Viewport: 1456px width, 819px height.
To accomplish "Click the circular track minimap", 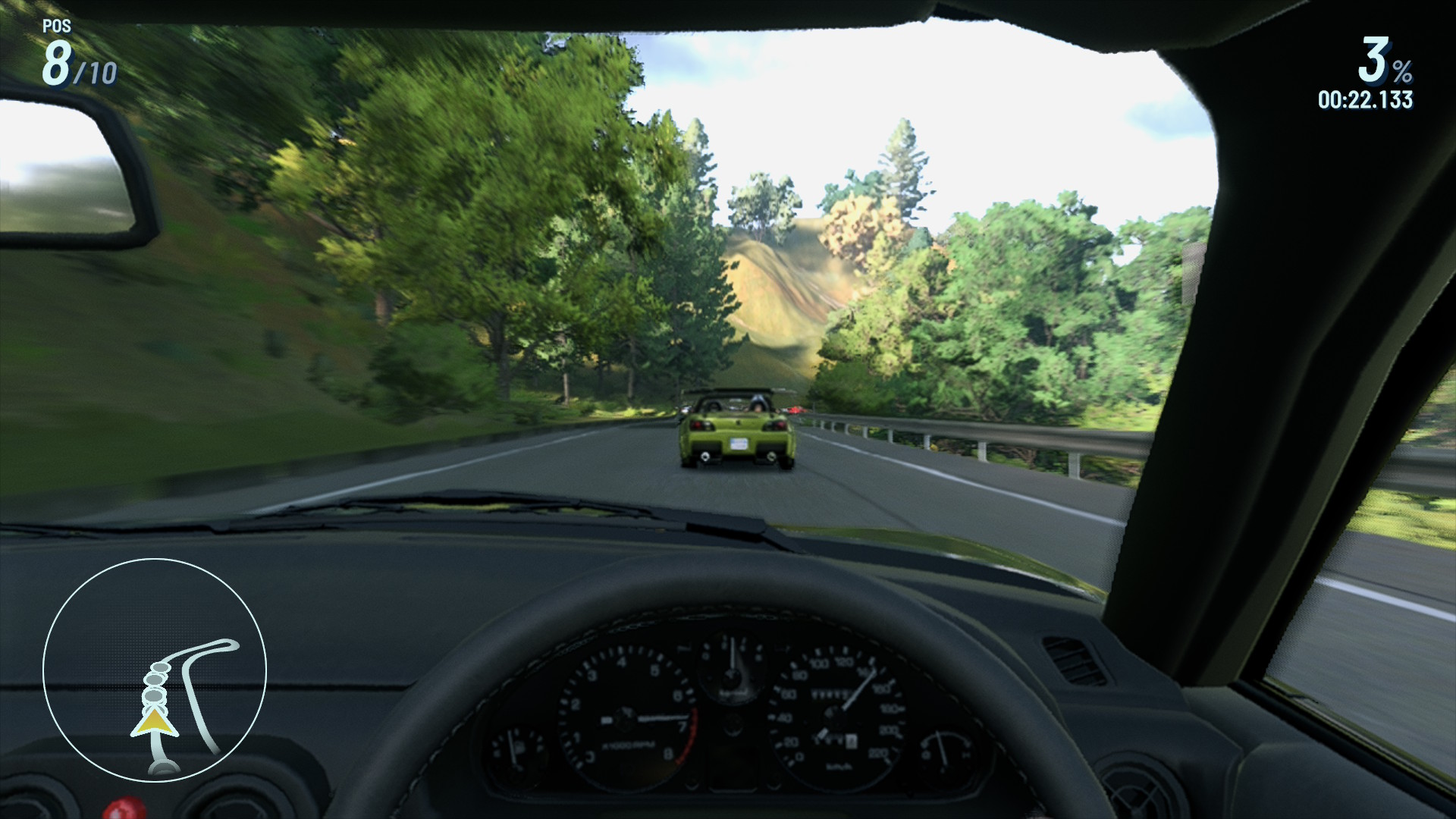I will pos(155,670).
